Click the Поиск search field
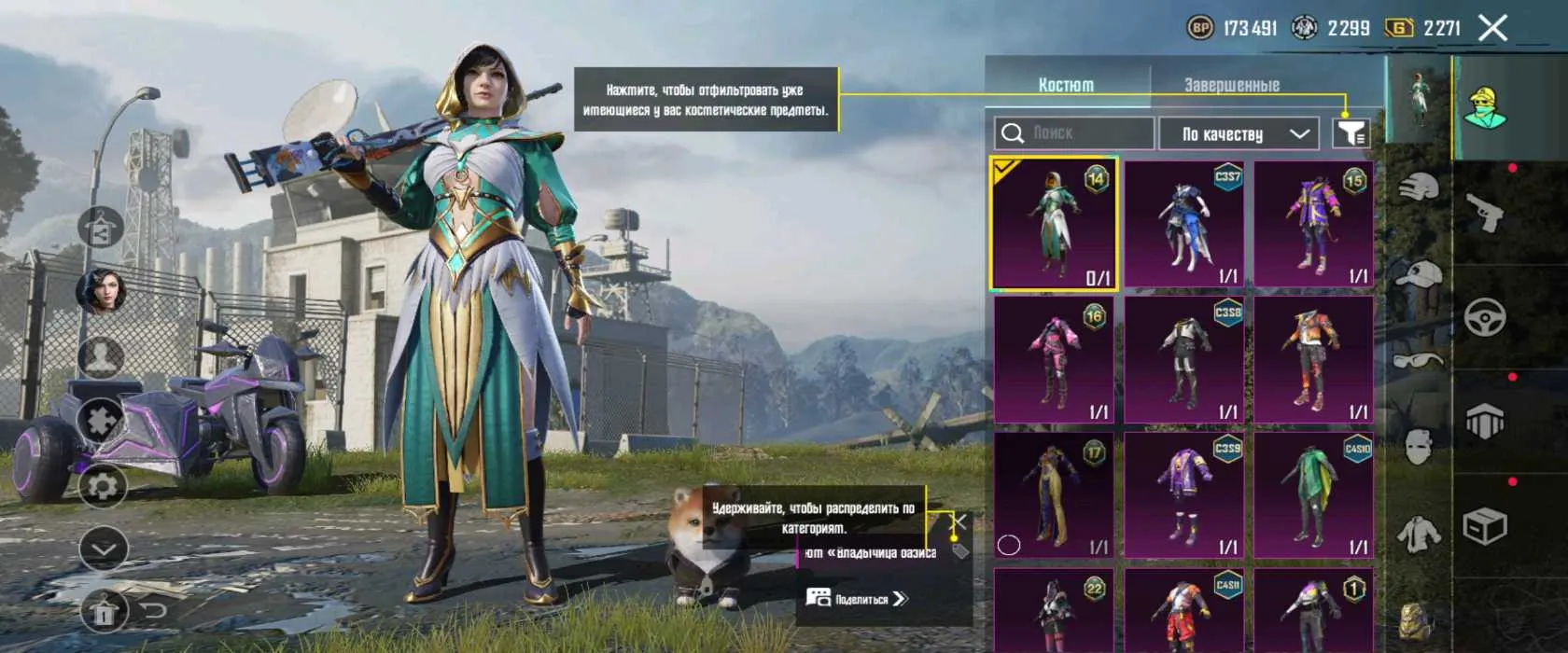The height and width of the screenshot is (653, 1568). tap(1073, 133)
